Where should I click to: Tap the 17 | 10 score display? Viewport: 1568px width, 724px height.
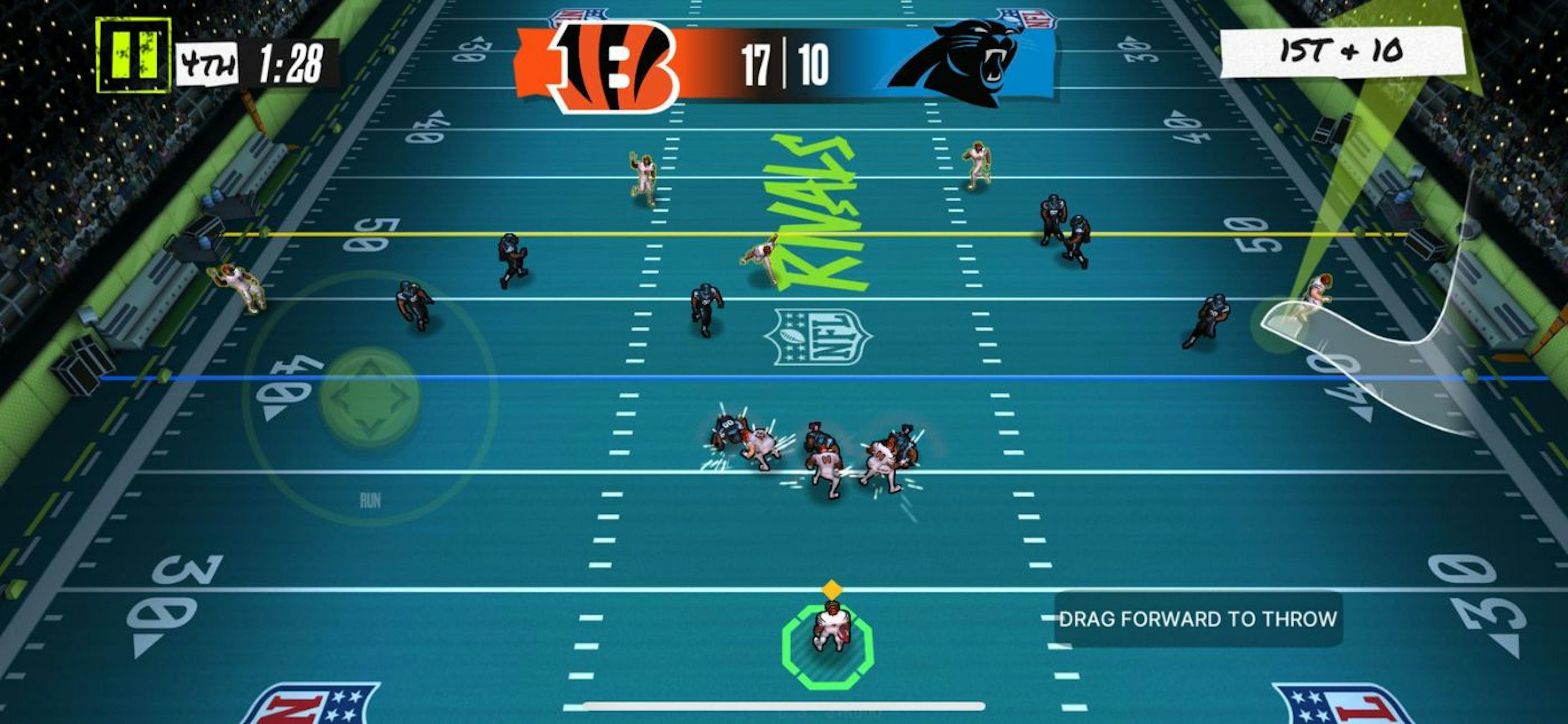(x=786, y=61)
